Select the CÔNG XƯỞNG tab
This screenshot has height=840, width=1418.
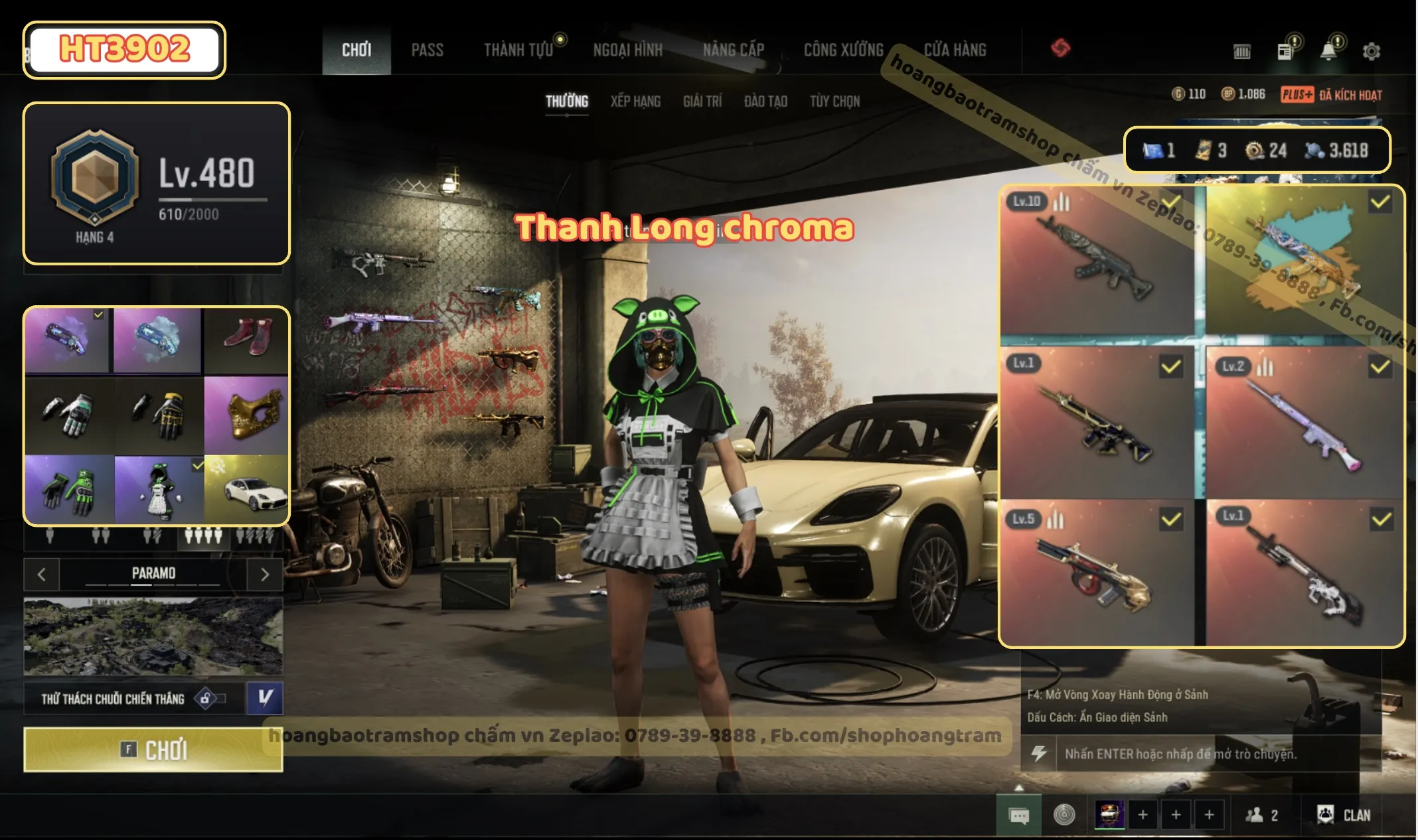(x=844, y=50)
